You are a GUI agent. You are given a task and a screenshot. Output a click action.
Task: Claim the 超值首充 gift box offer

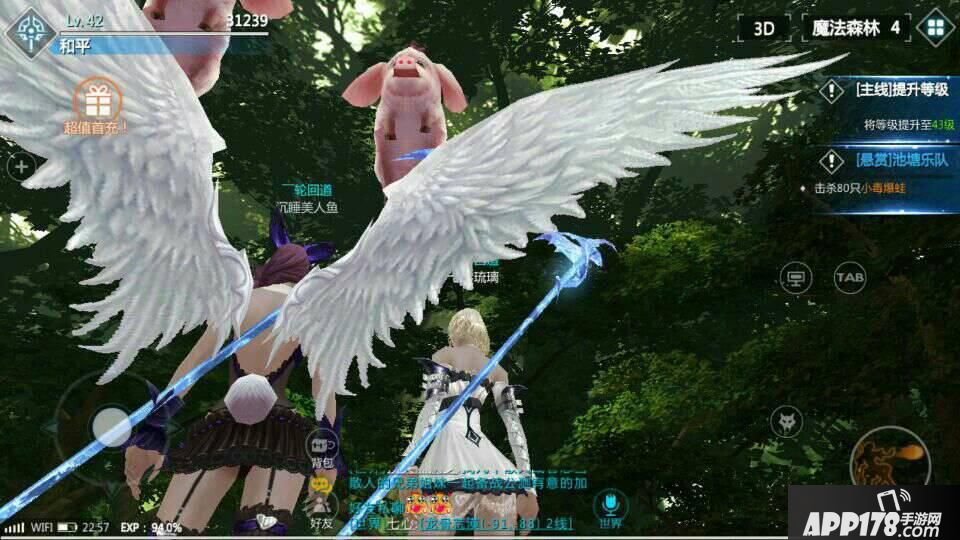[97, 106]
